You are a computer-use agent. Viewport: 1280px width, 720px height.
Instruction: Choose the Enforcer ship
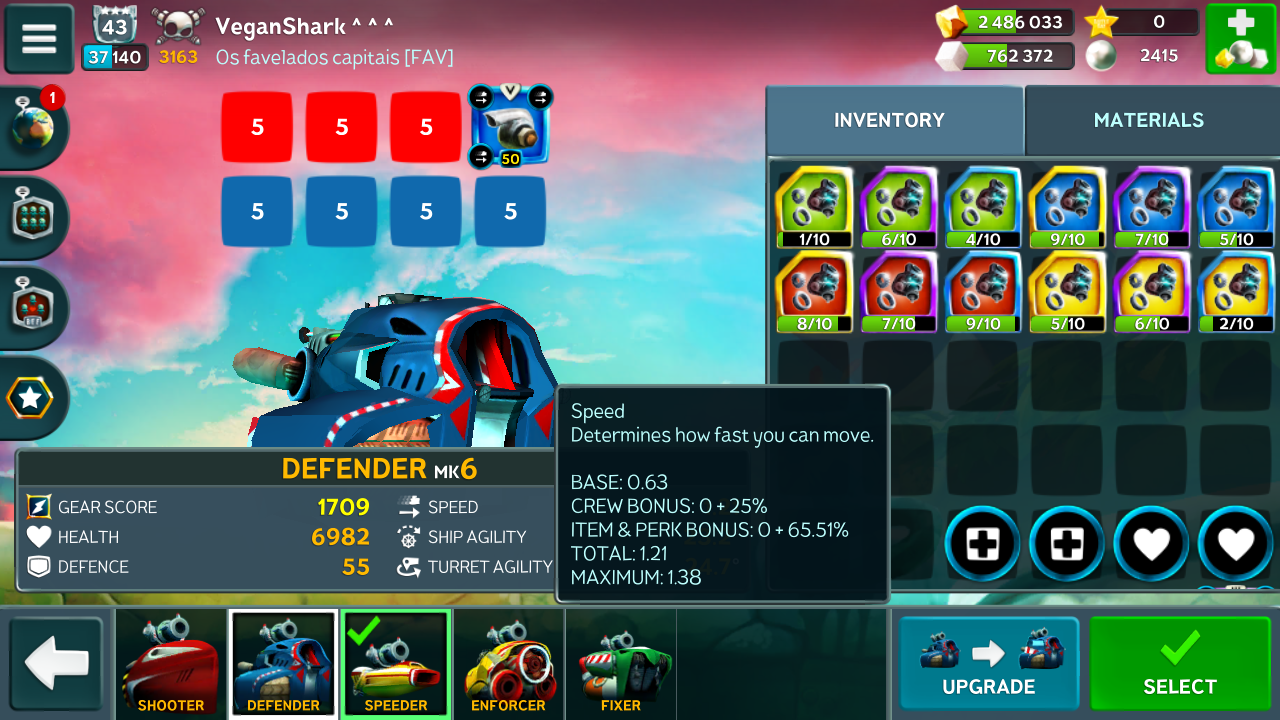coord(508,664)
